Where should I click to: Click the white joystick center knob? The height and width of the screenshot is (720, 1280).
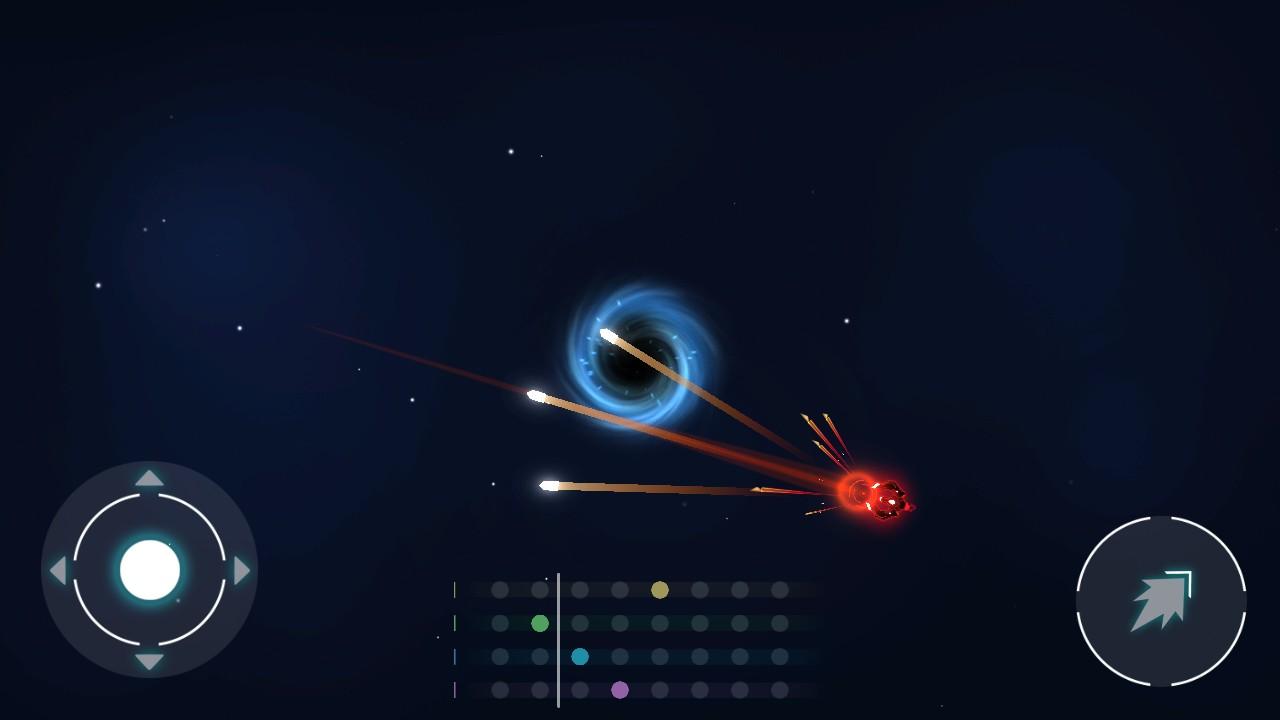coord(150,569)
